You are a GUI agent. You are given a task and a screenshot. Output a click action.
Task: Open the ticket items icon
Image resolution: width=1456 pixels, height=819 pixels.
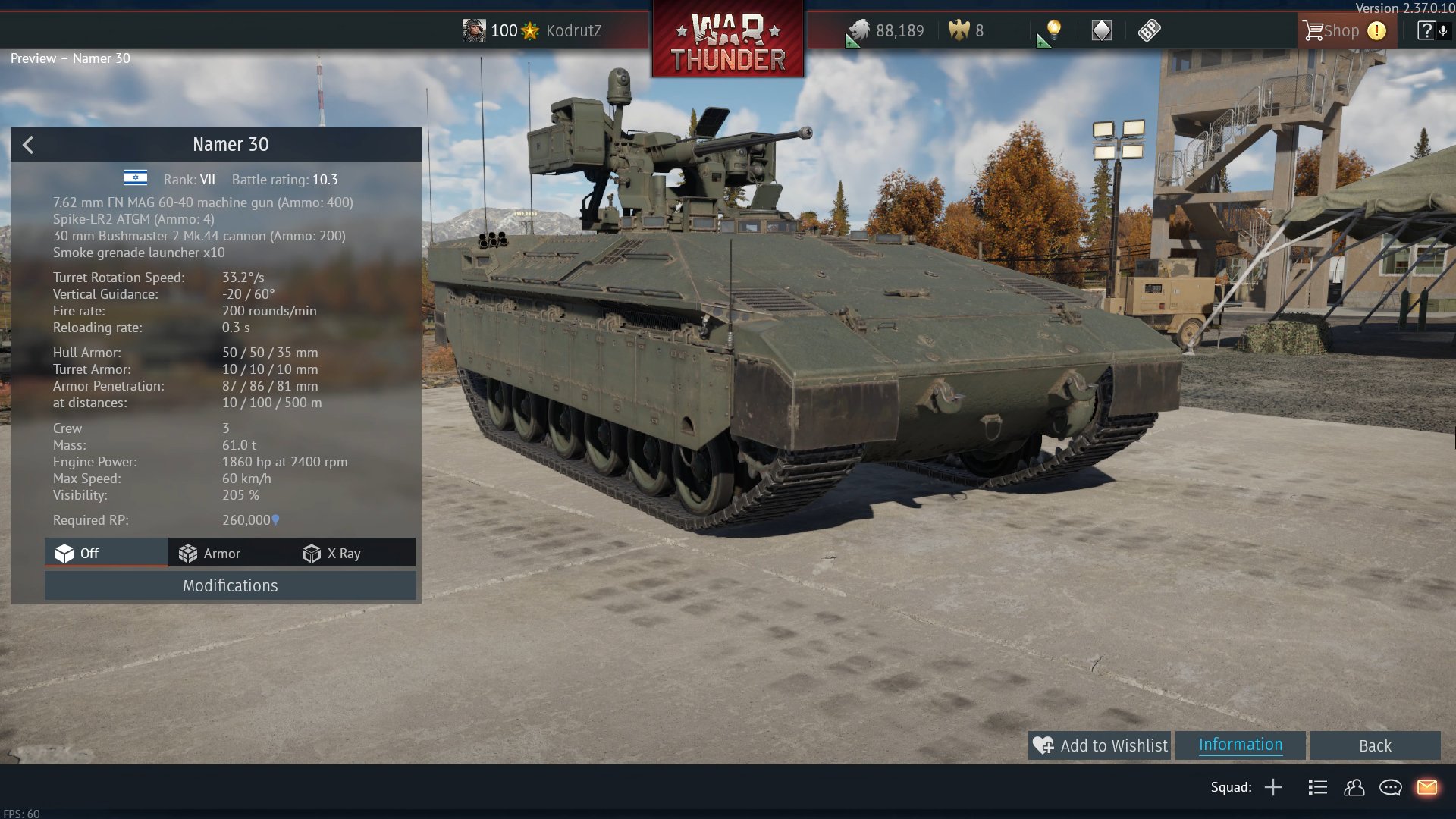coord(1149,30)
